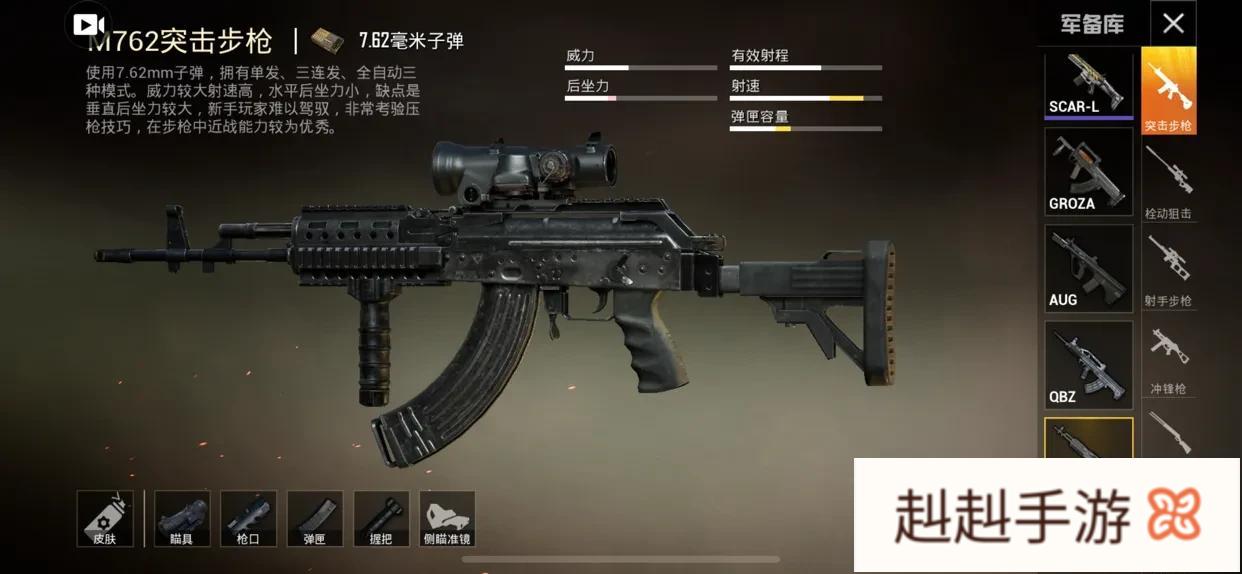Select the 瞄具 scope attachment slot
This screenshot has width=1242, height=574.
click(182, 518)
